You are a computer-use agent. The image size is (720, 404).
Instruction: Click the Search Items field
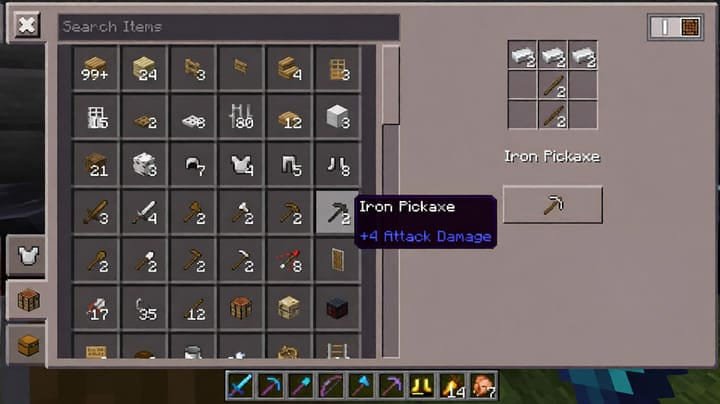click(228, 27)
